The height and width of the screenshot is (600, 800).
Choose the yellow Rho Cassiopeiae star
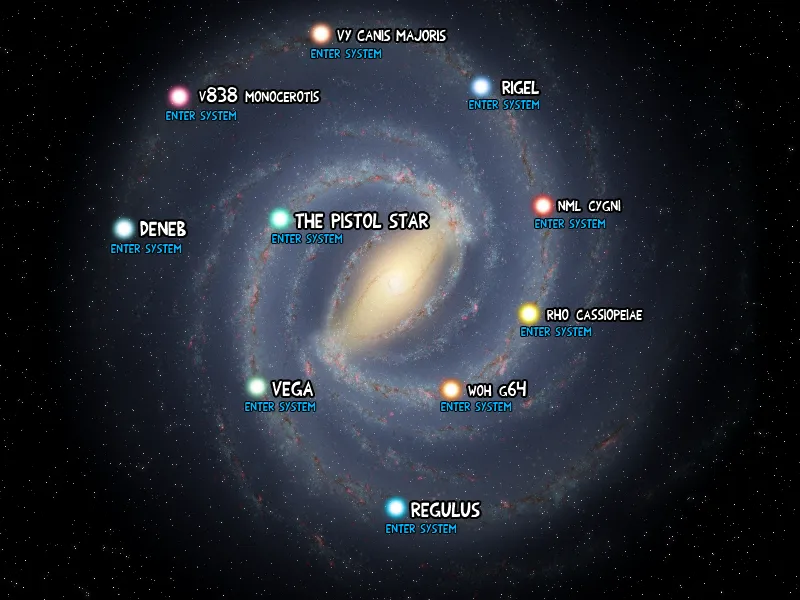(529, 314)
